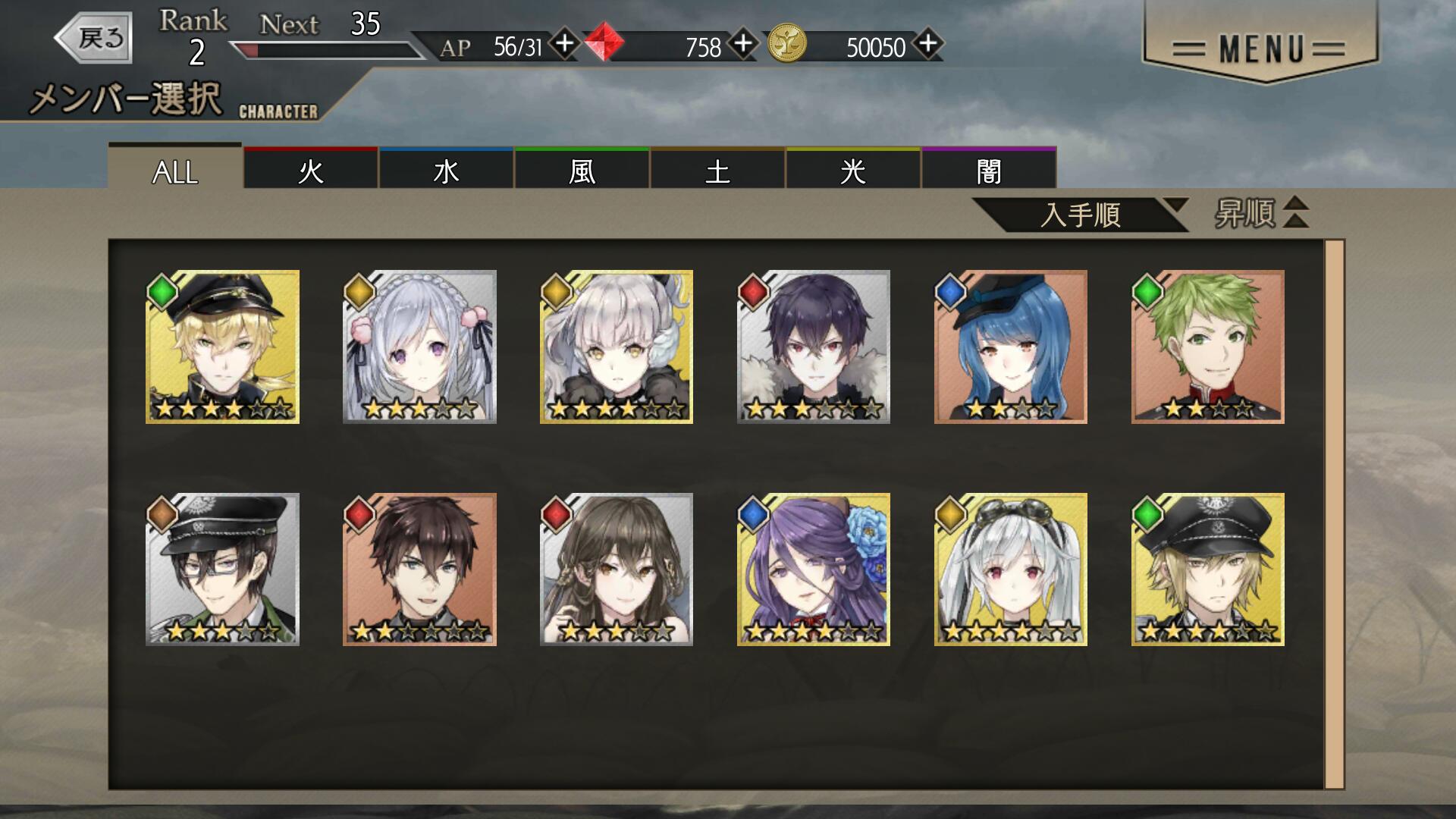Open the 入手順 sort dropdown
Screen dimensions: 1456x819
[1081, 215]
